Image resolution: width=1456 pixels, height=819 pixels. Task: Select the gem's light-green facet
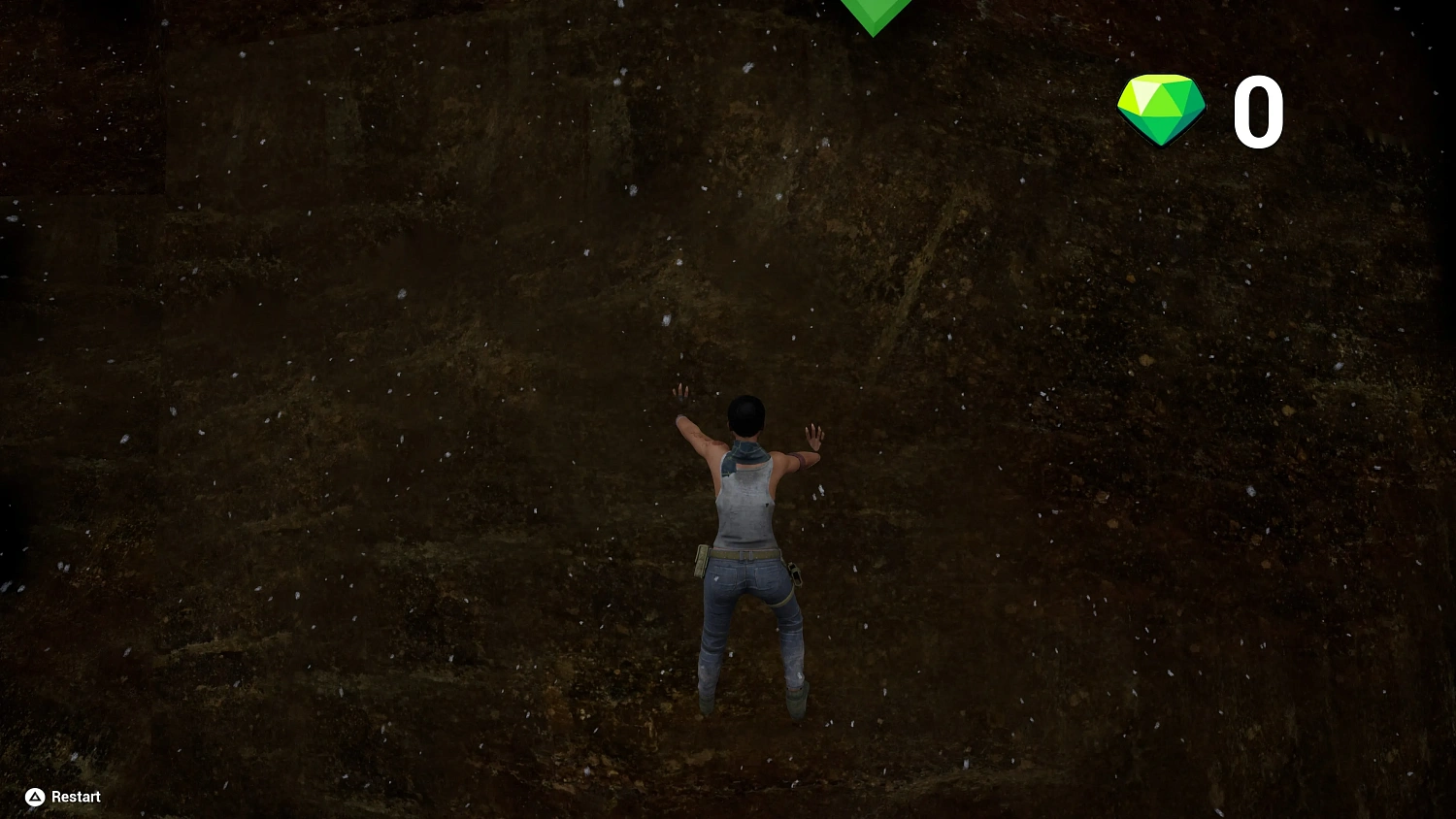click(x=1145, y=92)
